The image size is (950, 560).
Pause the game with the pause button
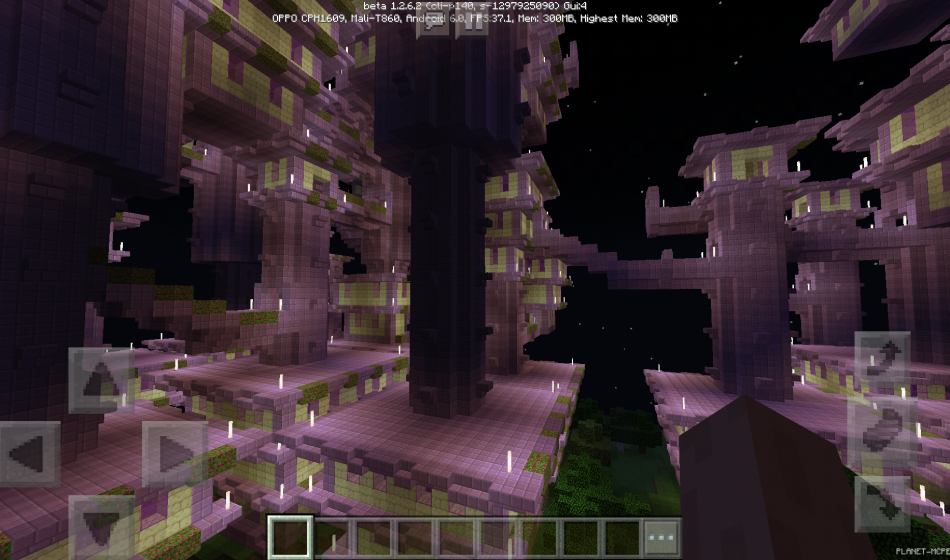472,22
